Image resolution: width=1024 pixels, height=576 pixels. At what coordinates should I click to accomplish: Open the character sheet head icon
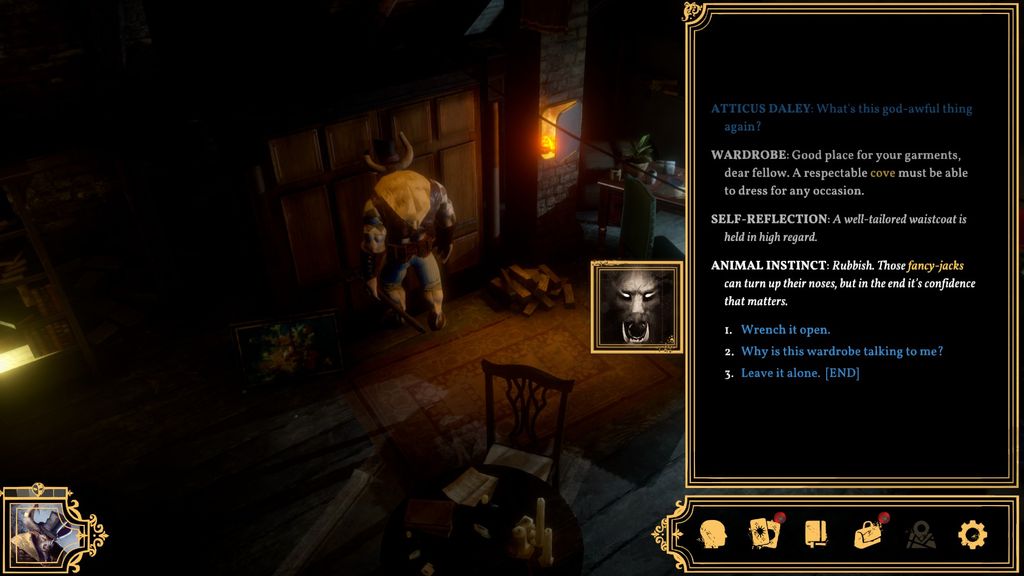[x=712, y=534]
